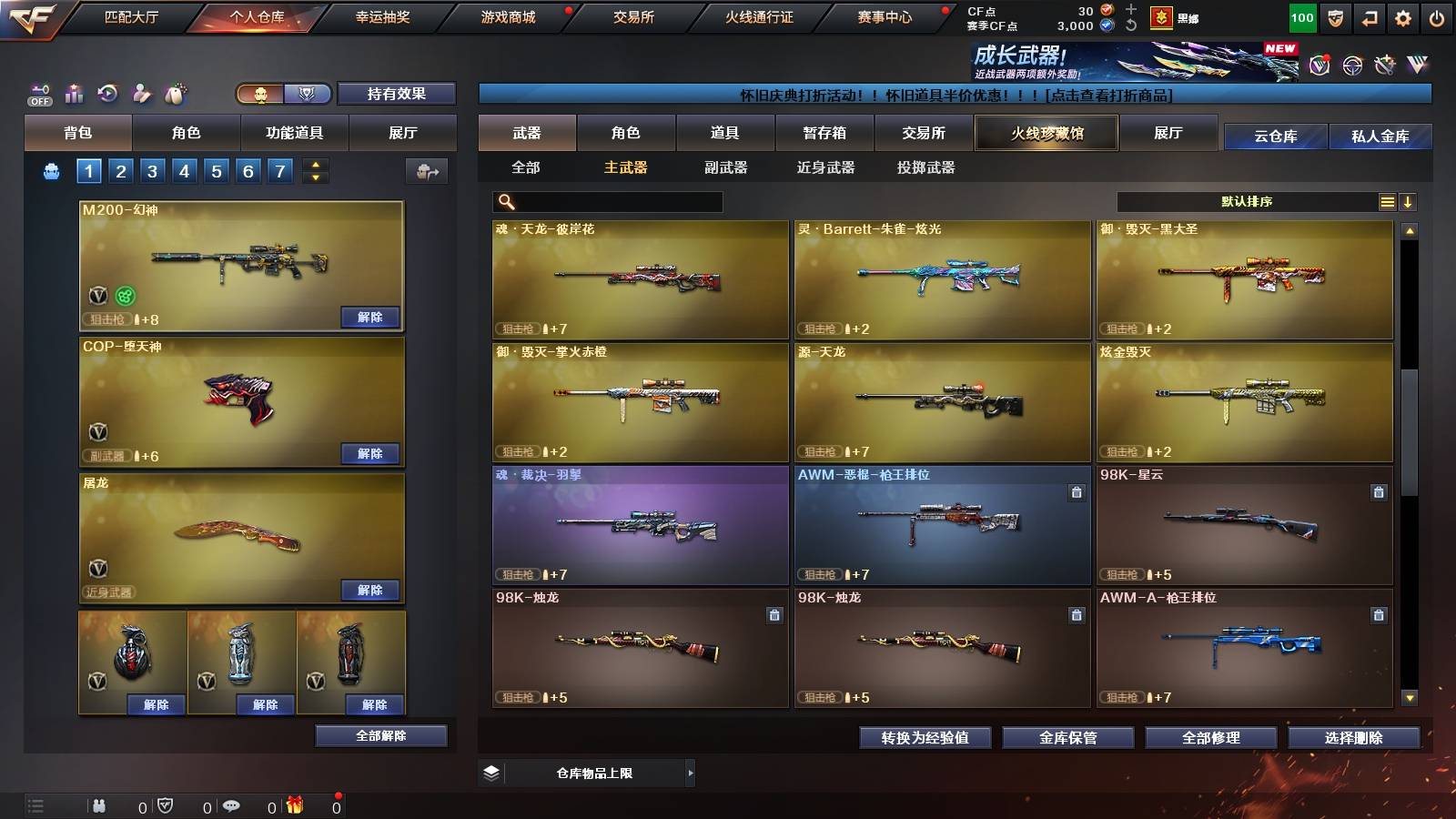This screenshot has width=1456, height=819.
Task: Toggle the display switch to trophy view
Action: [307, 94]
